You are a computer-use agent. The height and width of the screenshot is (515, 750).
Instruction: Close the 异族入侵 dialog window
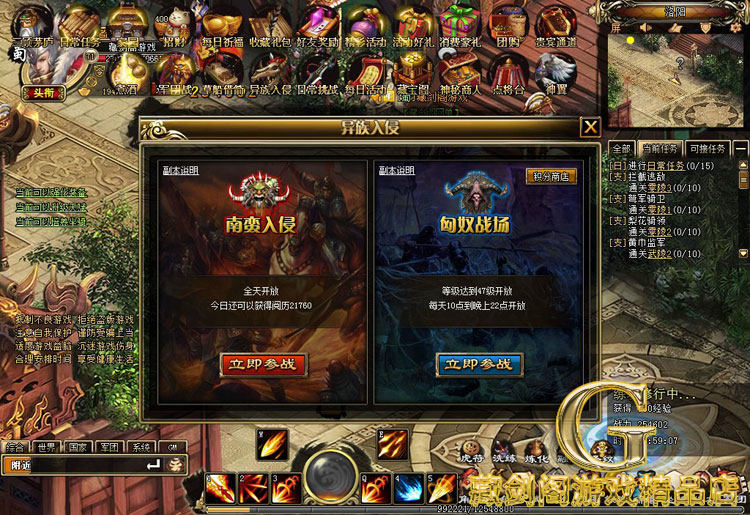pyautogui.click(x=591, y=127)
